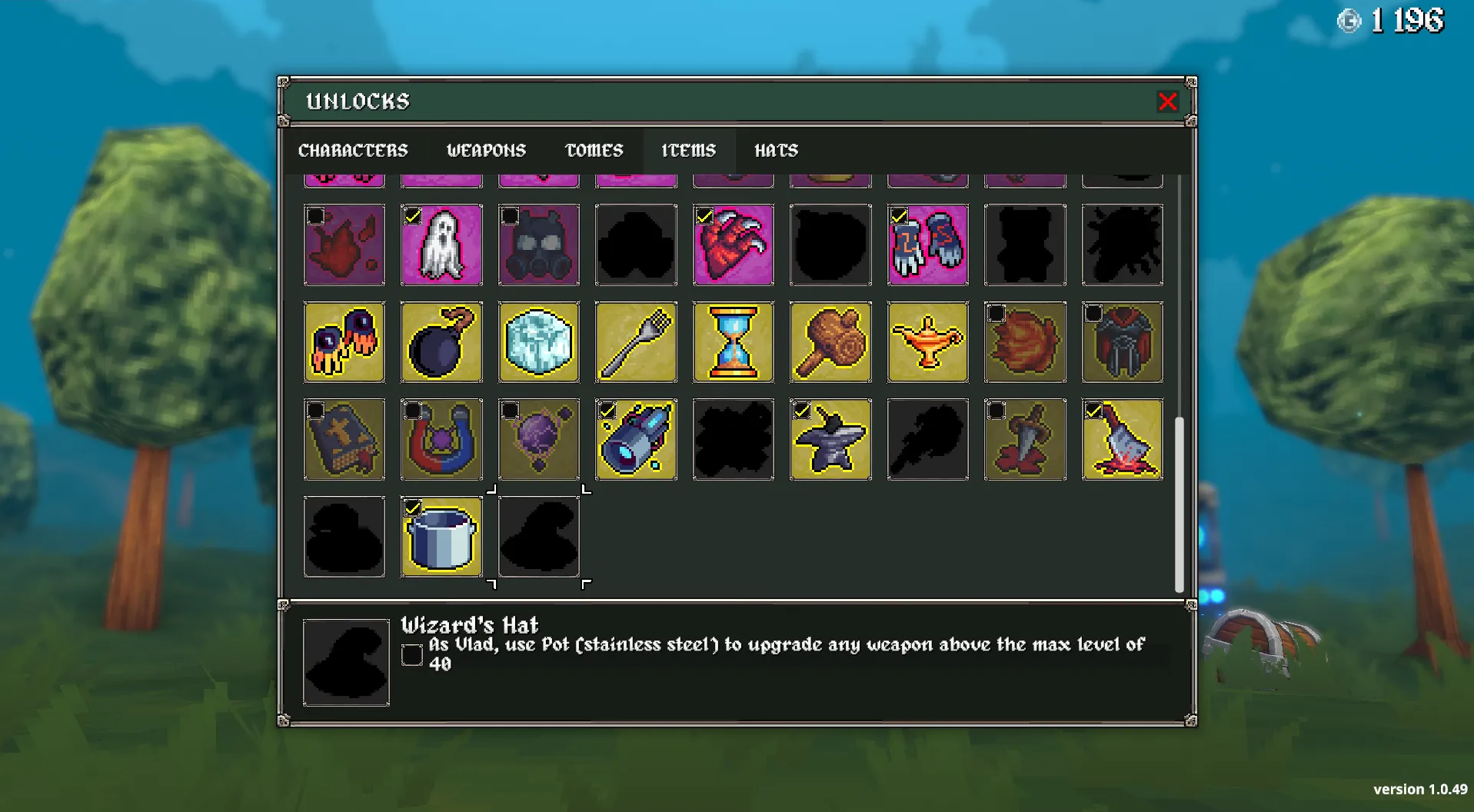The image size is (1474, 812).
Task: Open the Weapons tab
Action: pos(486,151)
